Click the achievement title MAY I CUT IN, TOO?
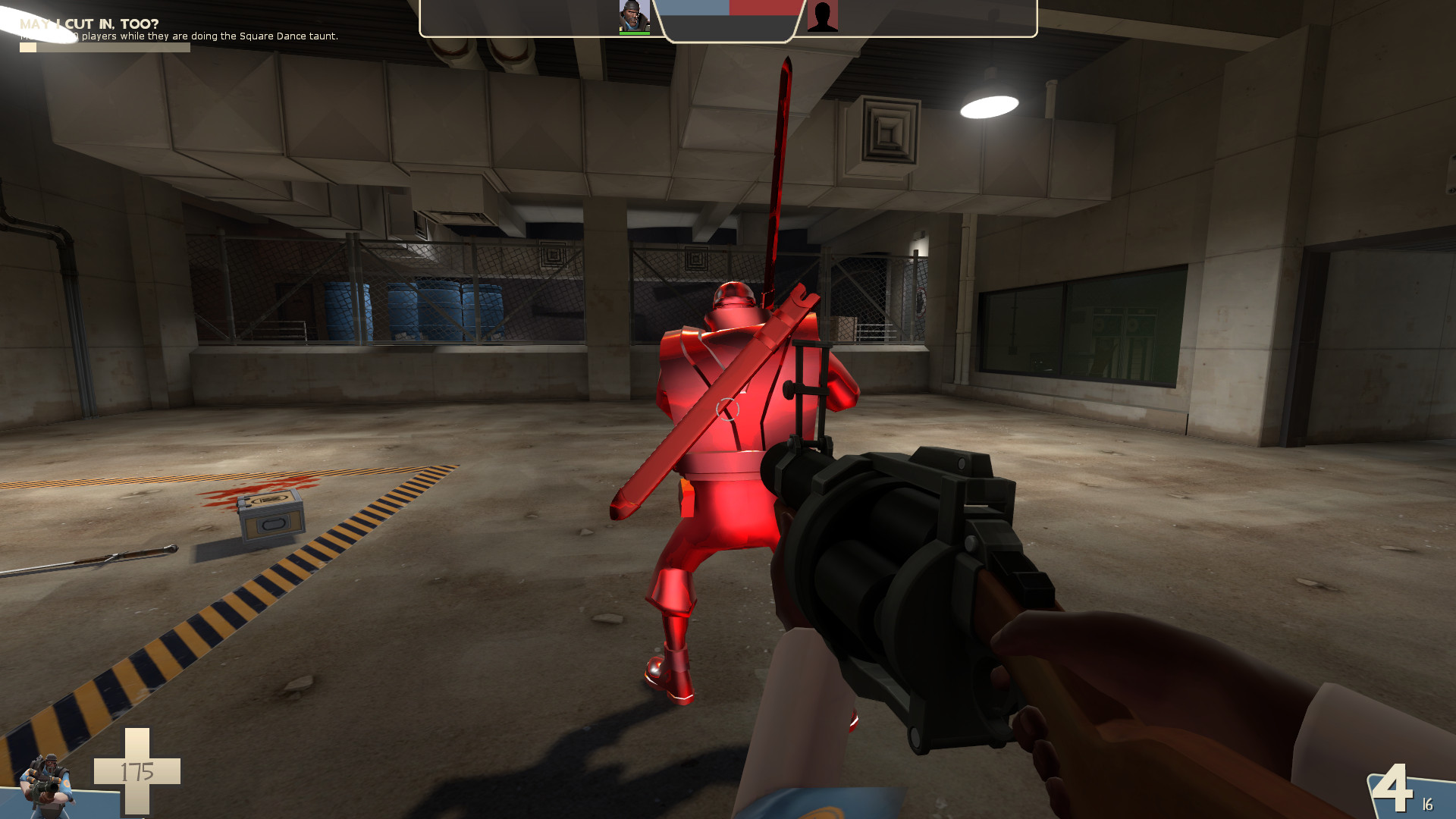 [87, 24]
